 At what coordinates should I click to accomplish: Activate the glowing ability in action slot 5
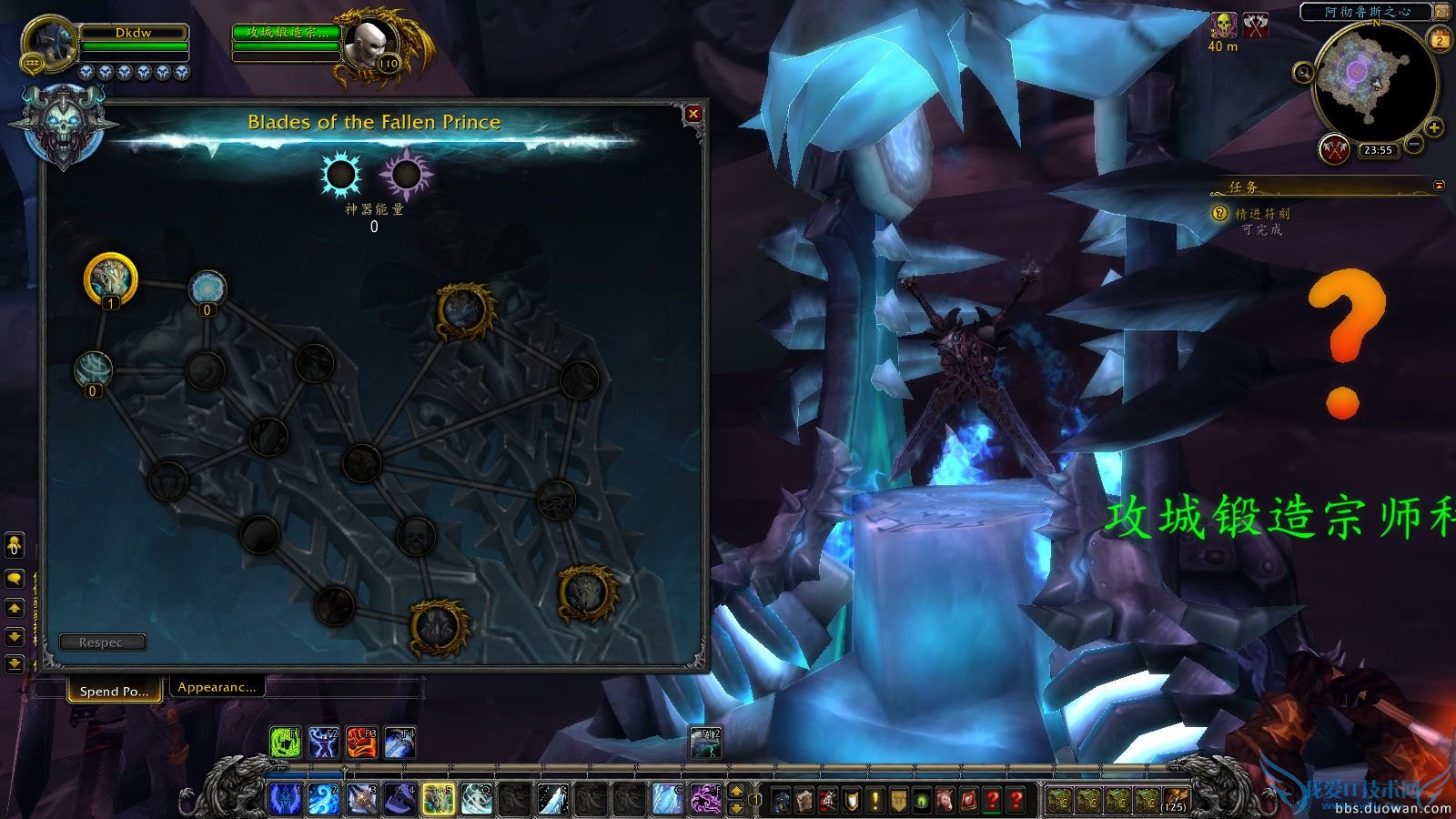[438, 796]
